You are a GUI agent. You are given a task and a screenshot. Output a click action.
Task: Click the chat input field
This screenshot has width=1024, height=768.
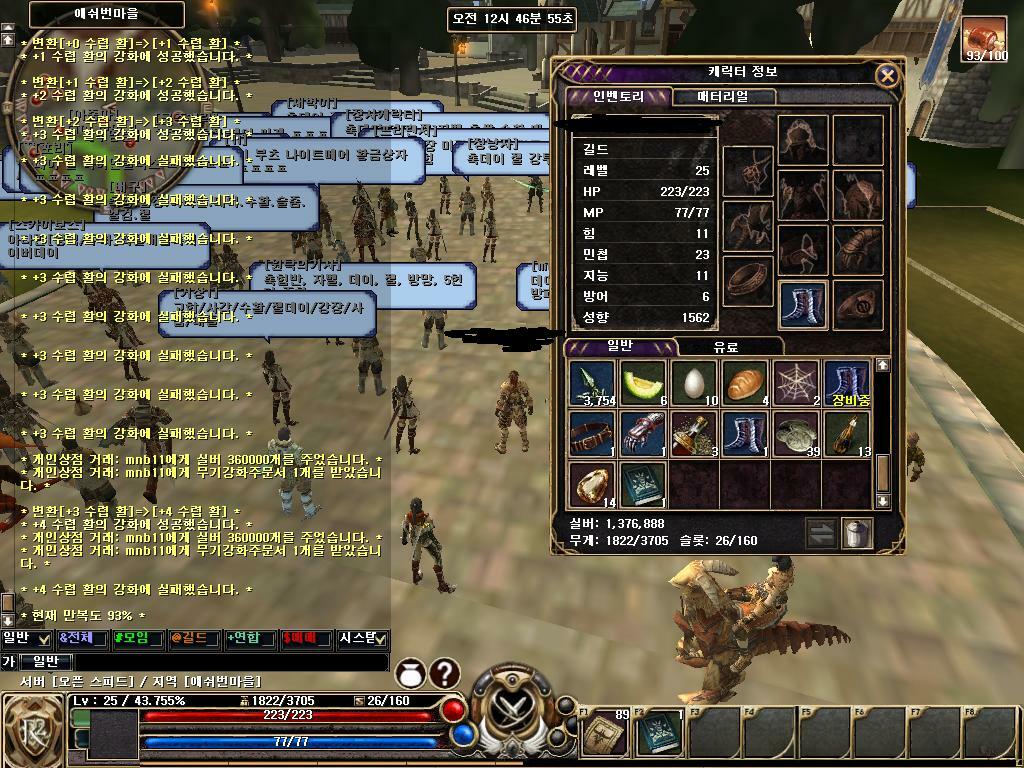point(230,662)
